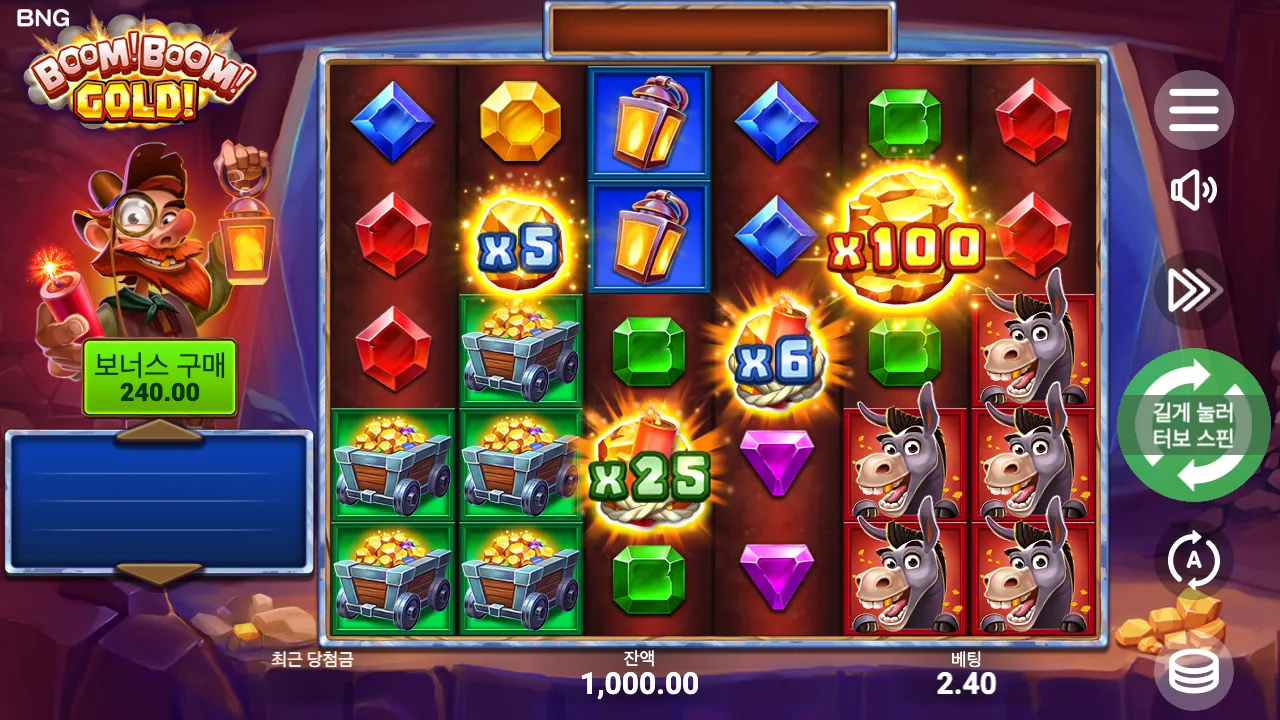Screen dimensions: 1280x720
Task: Spin the reels with the green button
Action: pos(1193,425)
